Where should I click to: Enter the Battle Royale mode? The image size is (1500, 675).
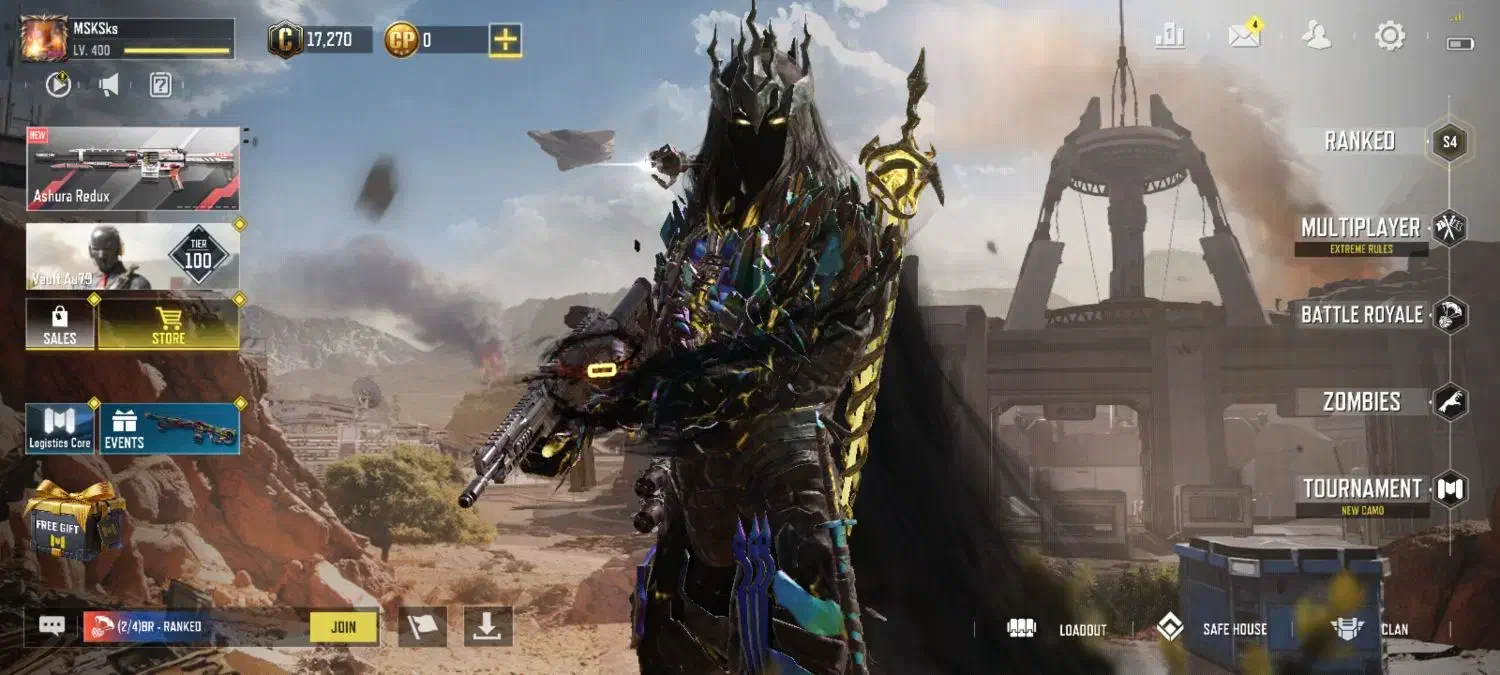pos(1361,315)
